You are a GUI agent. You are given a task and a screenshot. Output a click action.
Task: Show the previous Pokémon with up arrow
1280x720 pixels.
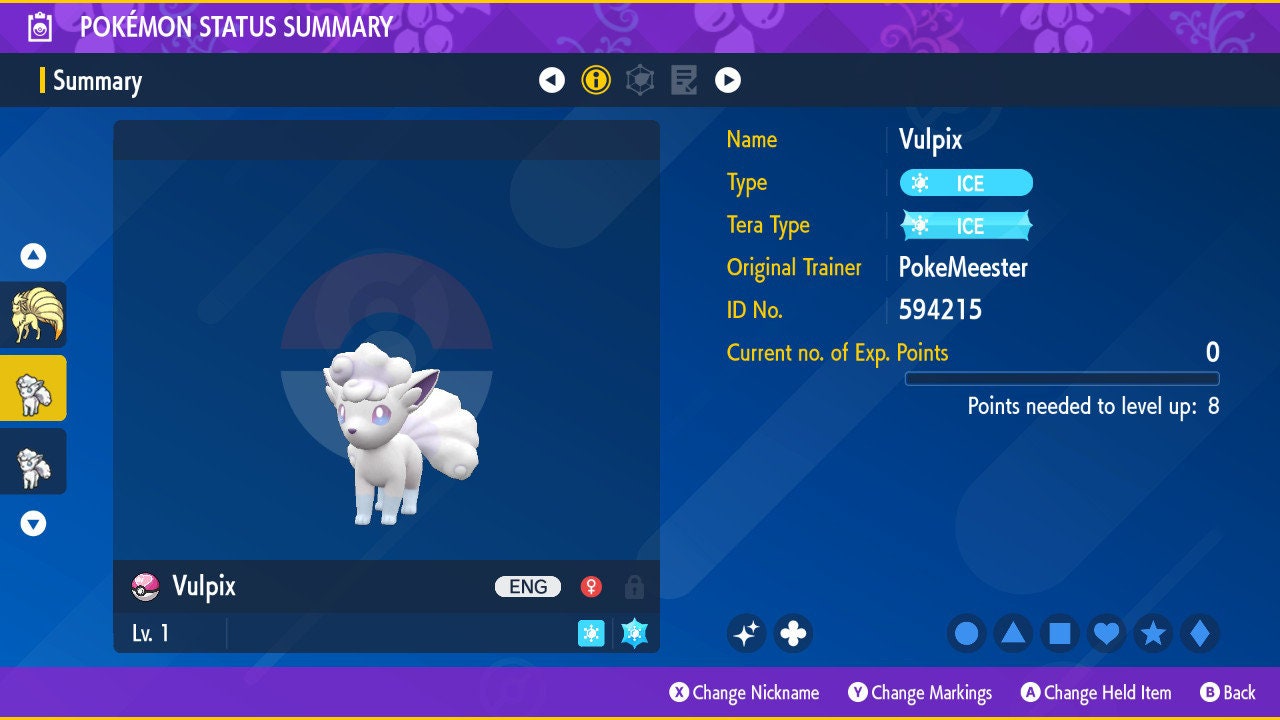tap(33, 256)
